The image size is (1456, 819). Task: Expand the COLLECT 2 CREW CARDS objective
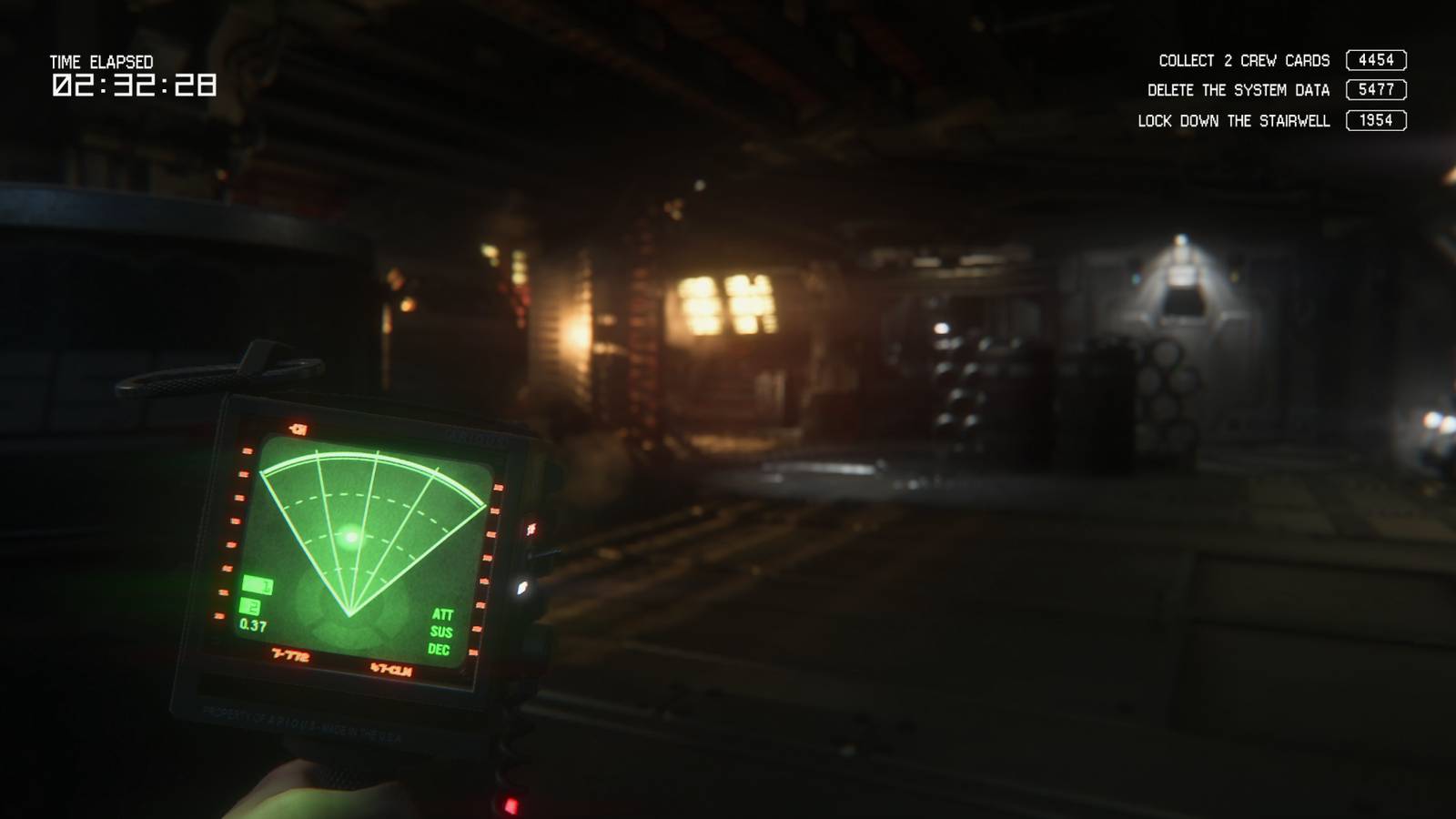(1242, 59)
